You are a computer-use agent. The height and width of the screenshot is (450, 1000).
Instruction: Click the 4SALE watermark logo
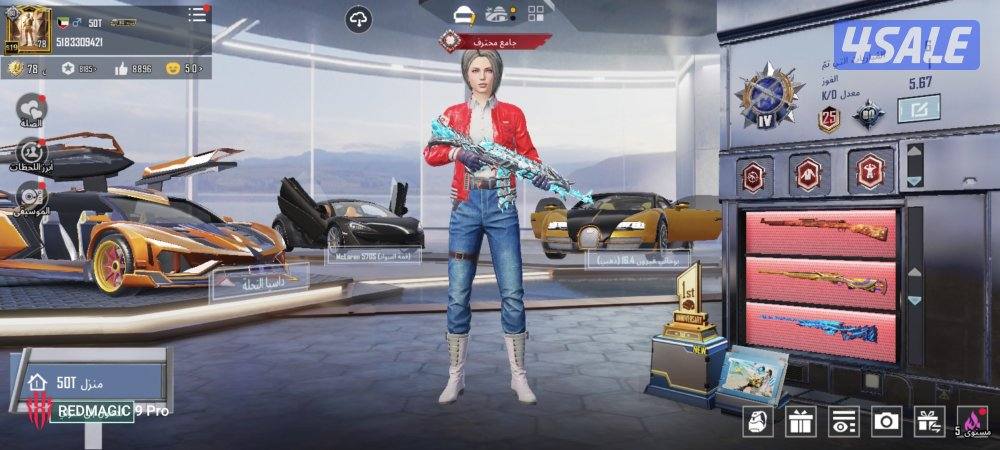[x=906, y=45]
